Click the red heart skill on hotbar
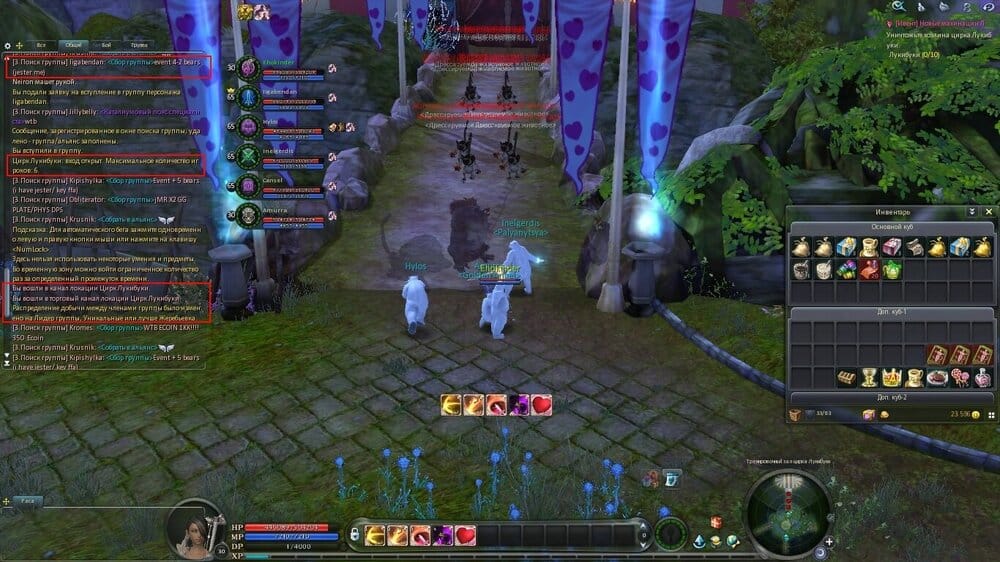 point(467,536)
